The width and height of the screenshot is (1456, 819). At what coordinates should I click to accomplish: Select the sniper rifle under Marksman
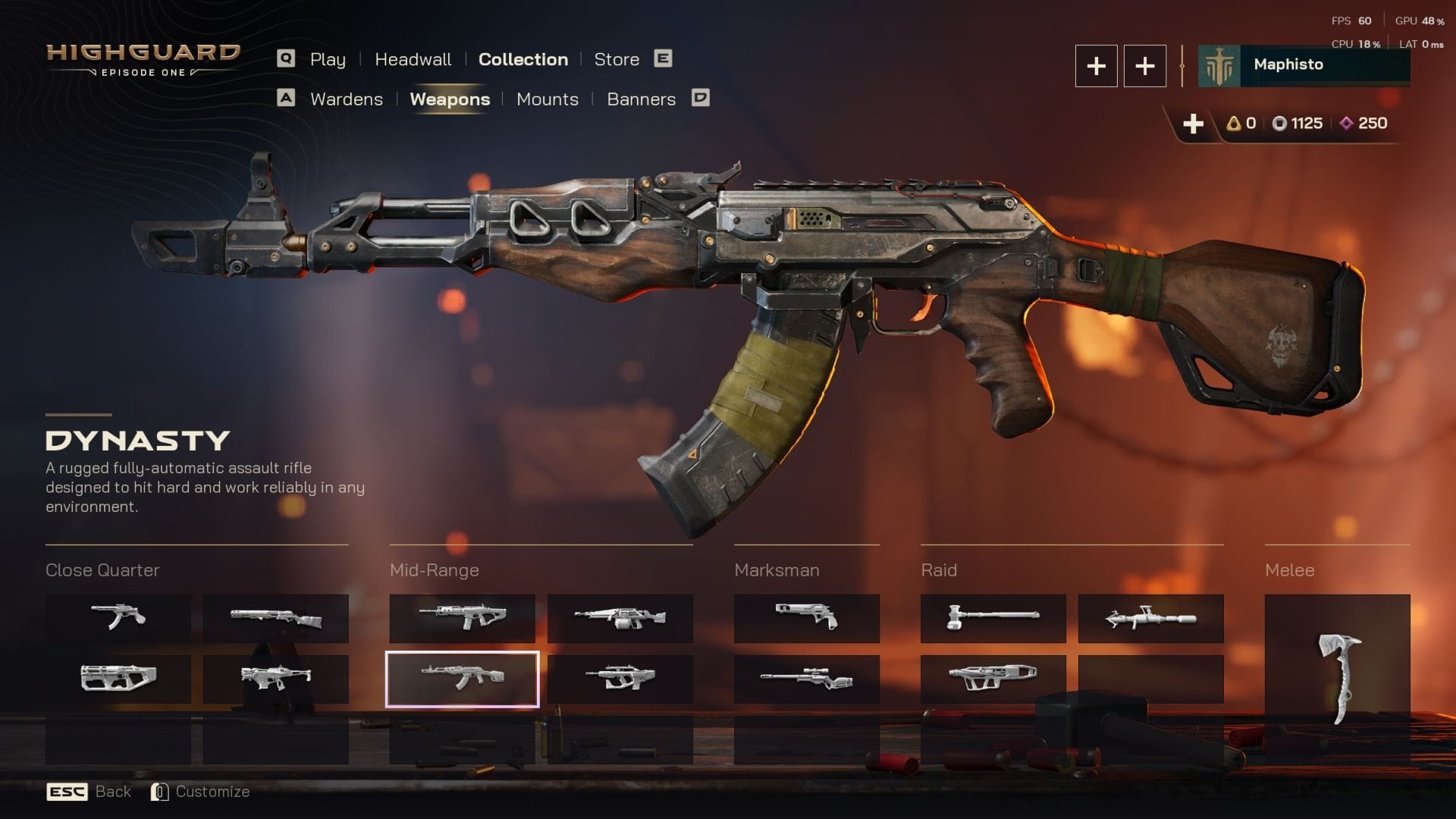[x=806, y=680]
